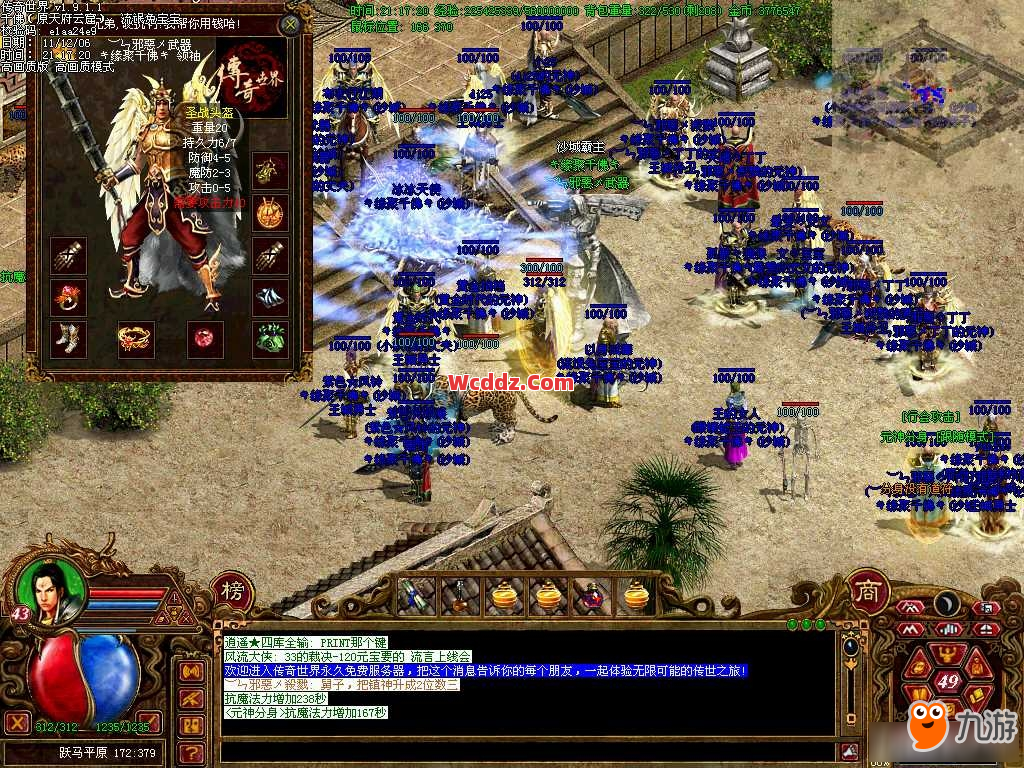This screenshot has width=1024, height=768.
Task: Click the crescent moon button
Action: 946,605
